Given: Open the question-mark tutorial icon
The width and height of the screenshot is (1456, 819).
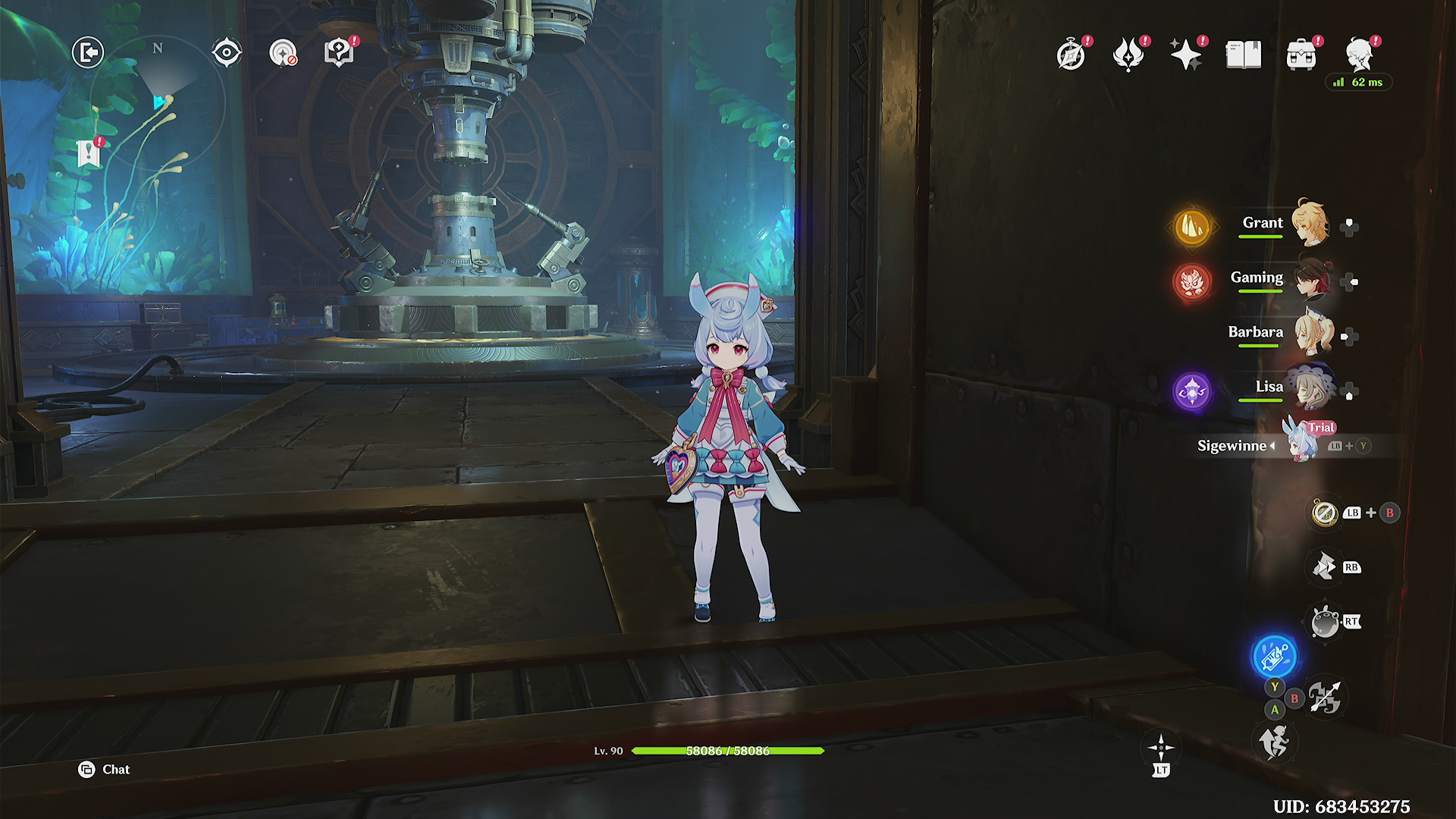Looking at the screenshot, I should (338, 53).
